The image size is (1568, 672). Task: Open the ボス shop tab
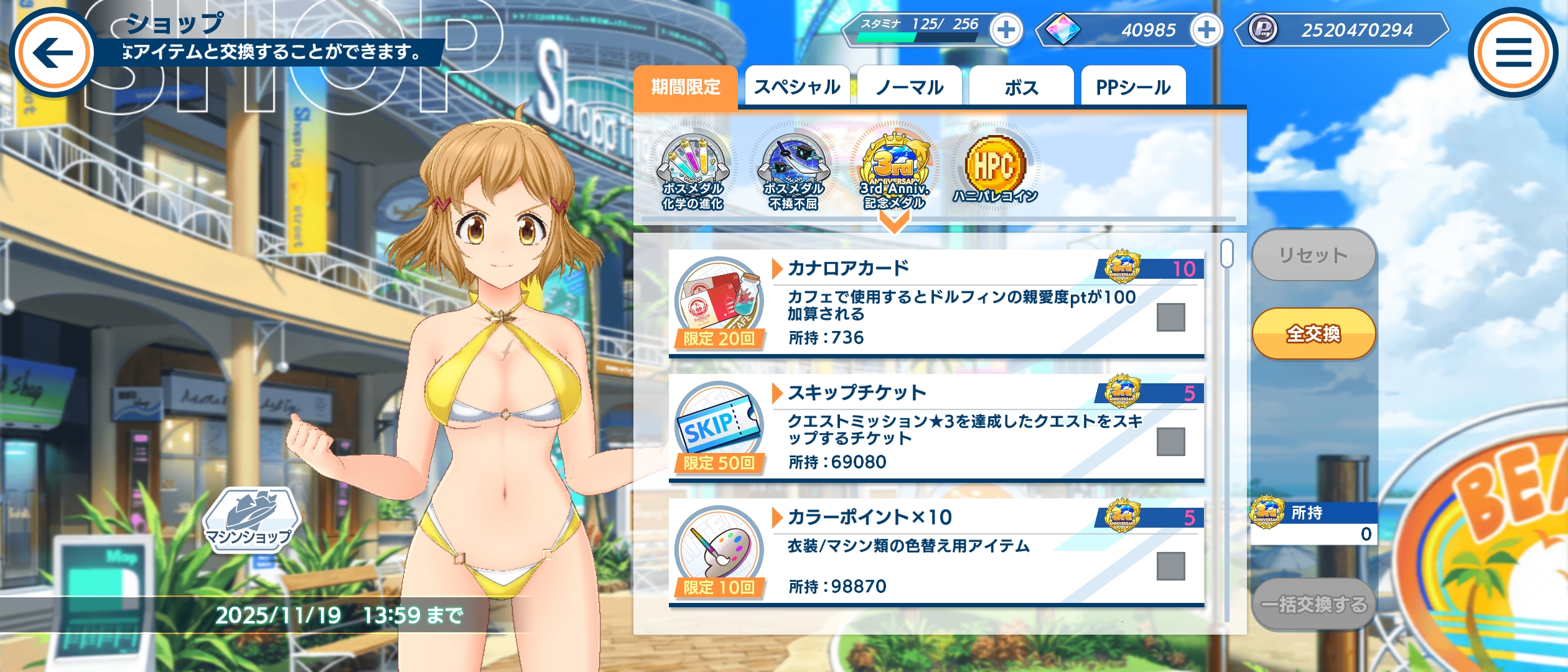point(1021,87)
